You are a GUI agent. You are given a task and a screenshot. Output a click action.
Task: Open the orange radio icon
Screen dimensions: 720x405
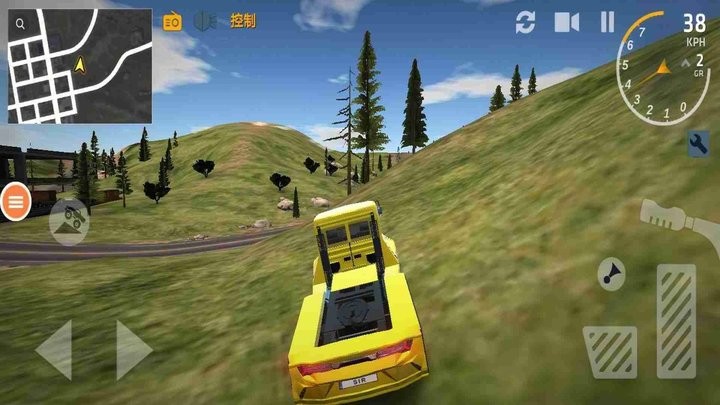coord(172,21)
